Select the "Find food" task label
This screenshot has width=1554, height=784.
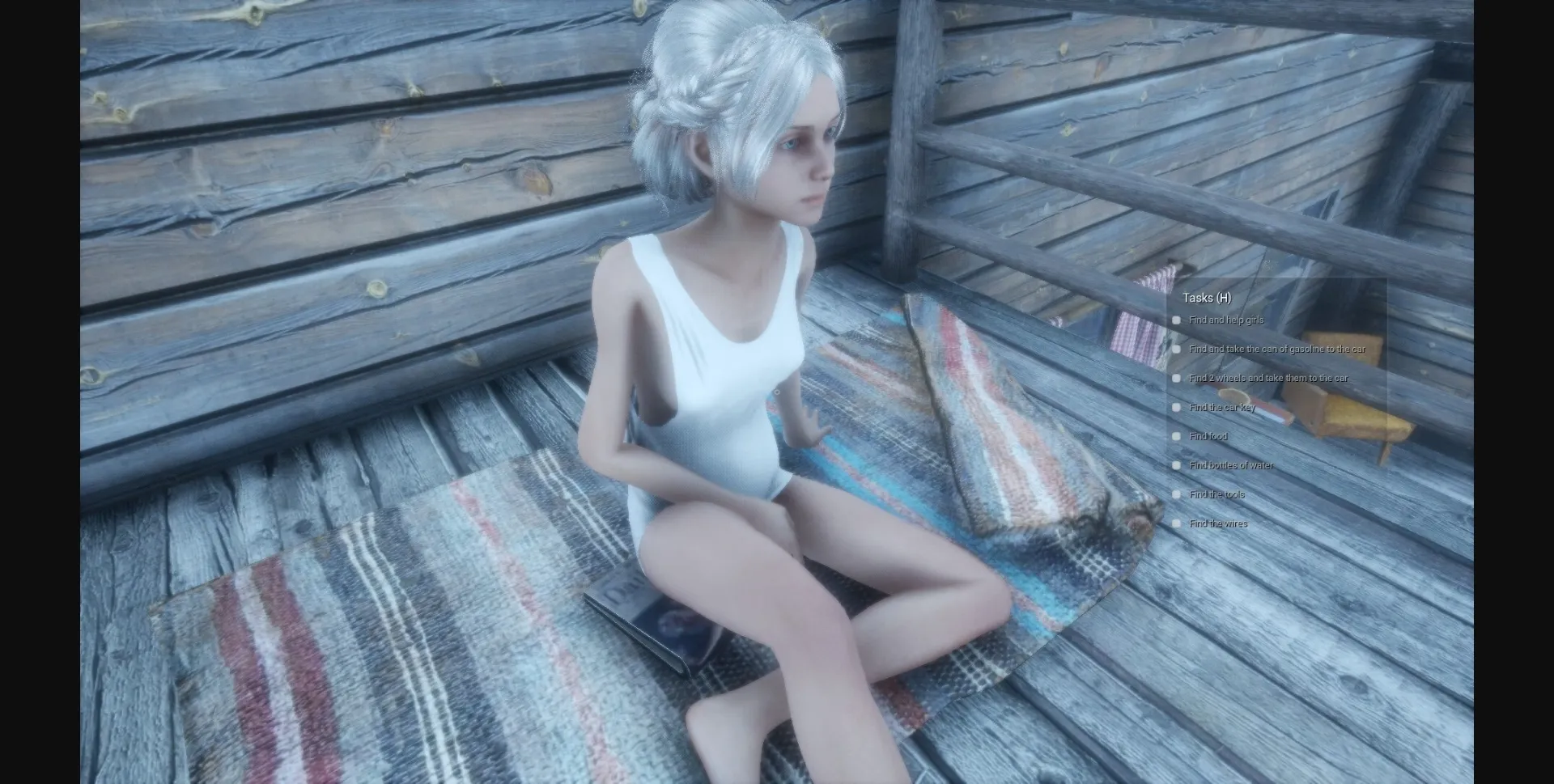click(1208, 436)
